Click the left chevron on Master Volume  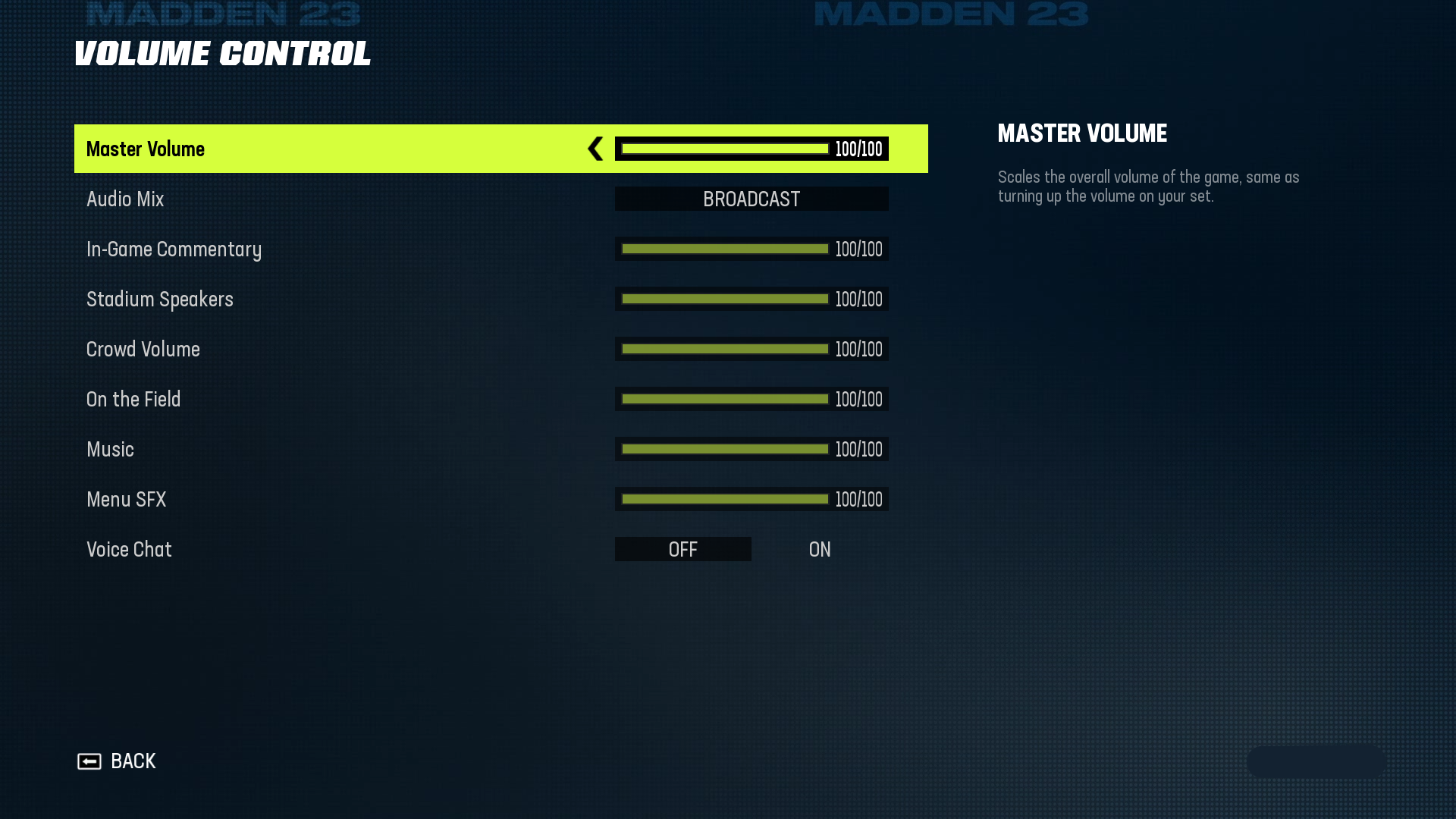[x=596, y=149]
